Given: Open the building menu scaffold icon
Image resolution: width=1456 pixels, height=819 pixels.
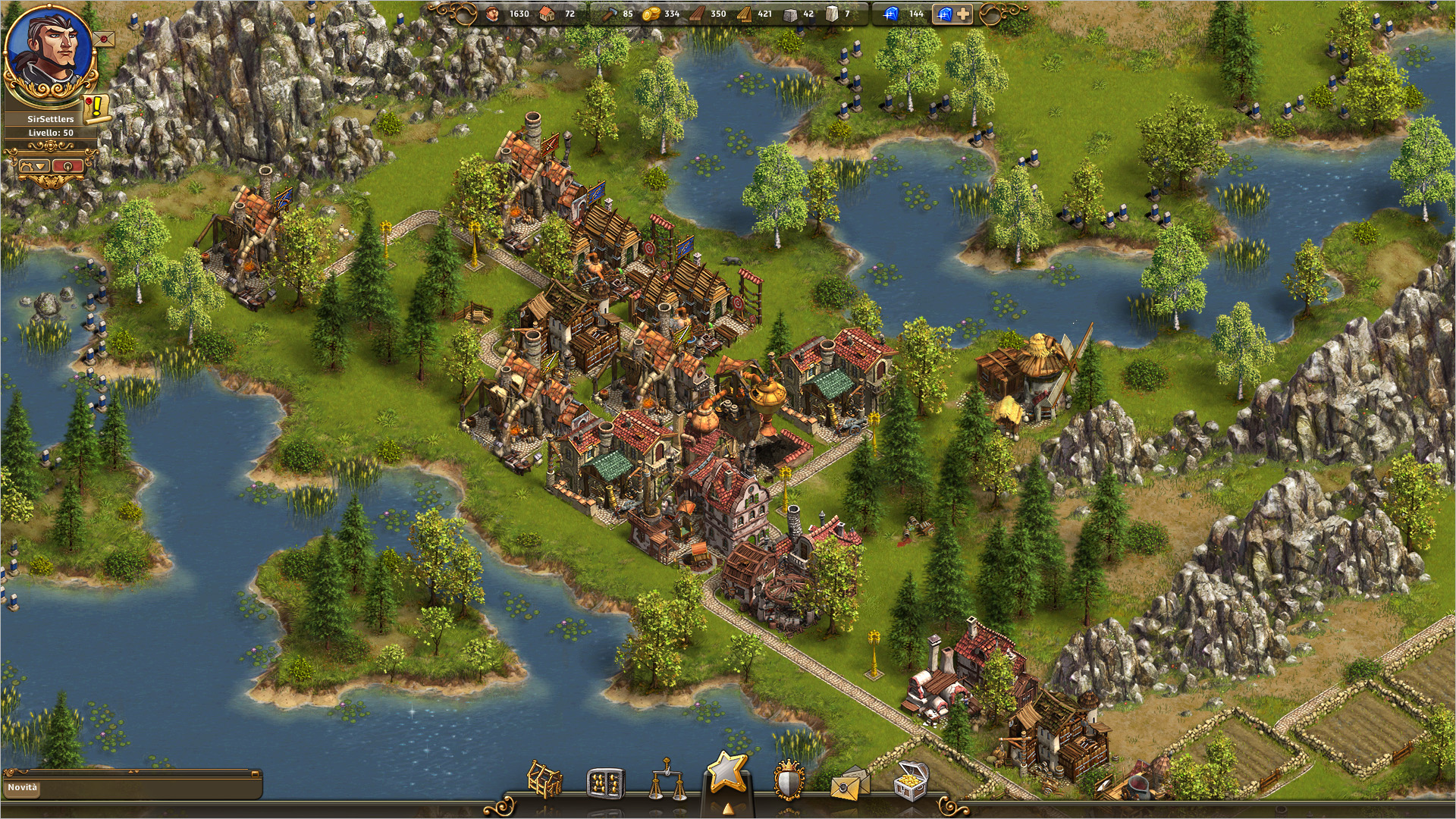Looking at the screenshot, I should [x=544, y=780].
